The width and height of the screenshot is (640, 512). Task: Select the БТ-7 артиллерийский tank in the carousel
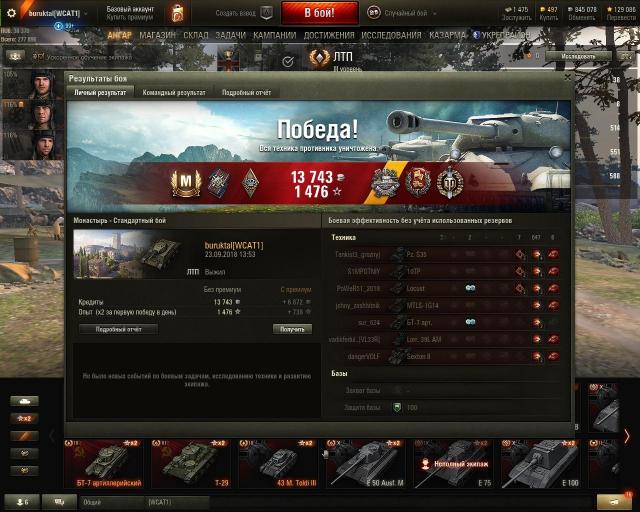[x=106, y=464]
